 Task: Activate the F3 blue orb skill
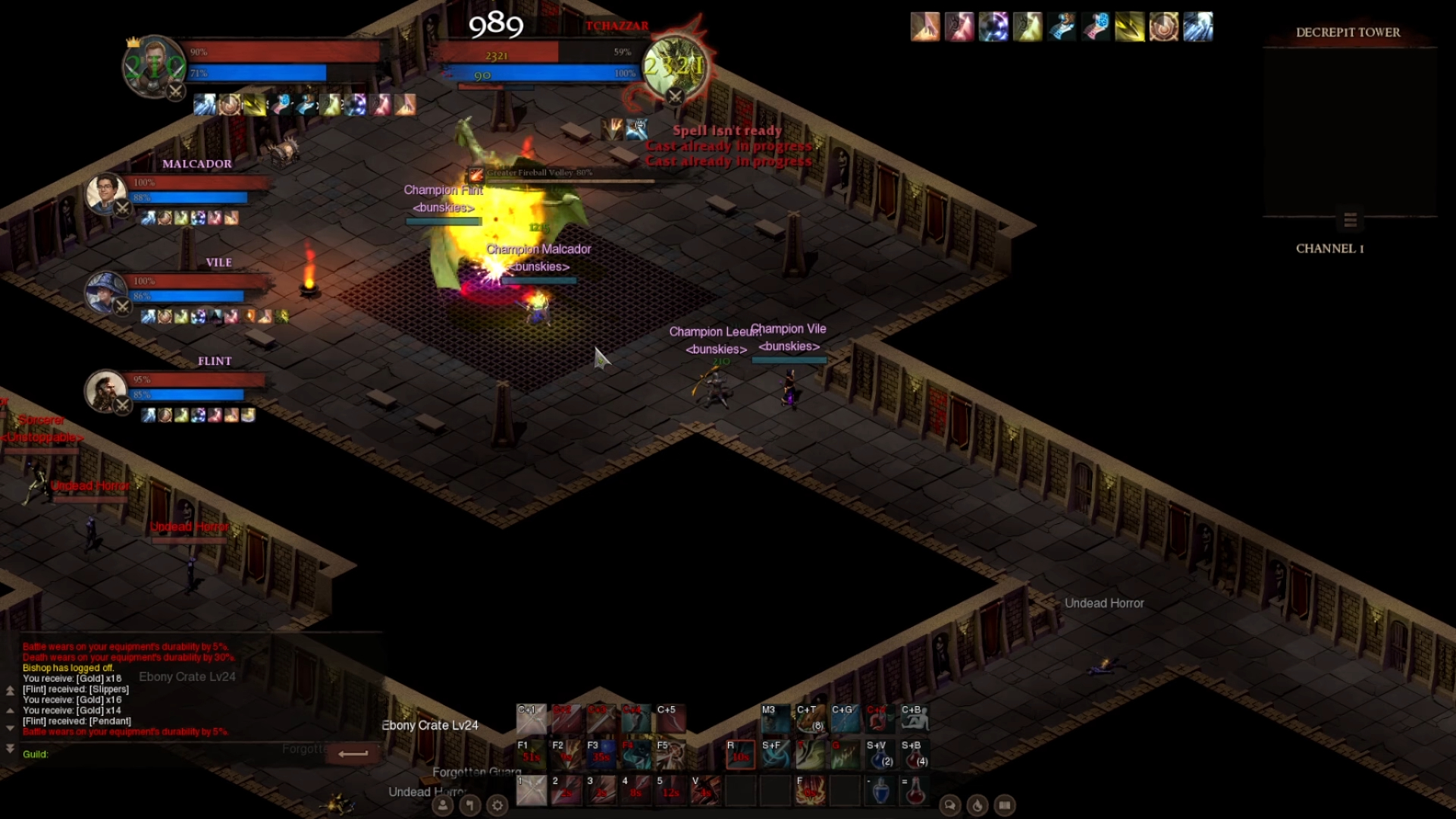click(x=601, y=755)
